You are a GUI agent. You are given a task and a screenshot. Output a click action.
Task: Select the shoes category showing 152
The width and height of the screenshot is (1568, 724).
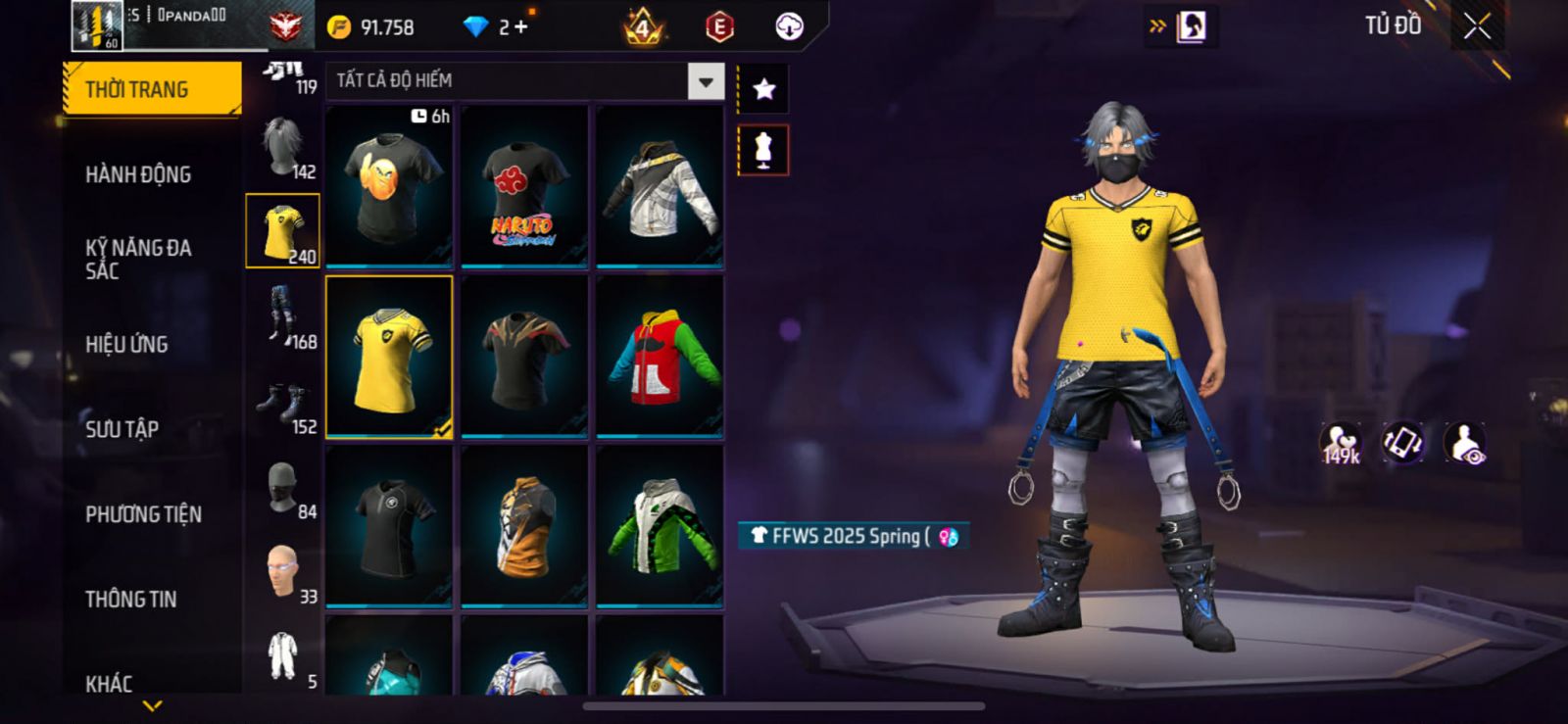tap(283, 404)
